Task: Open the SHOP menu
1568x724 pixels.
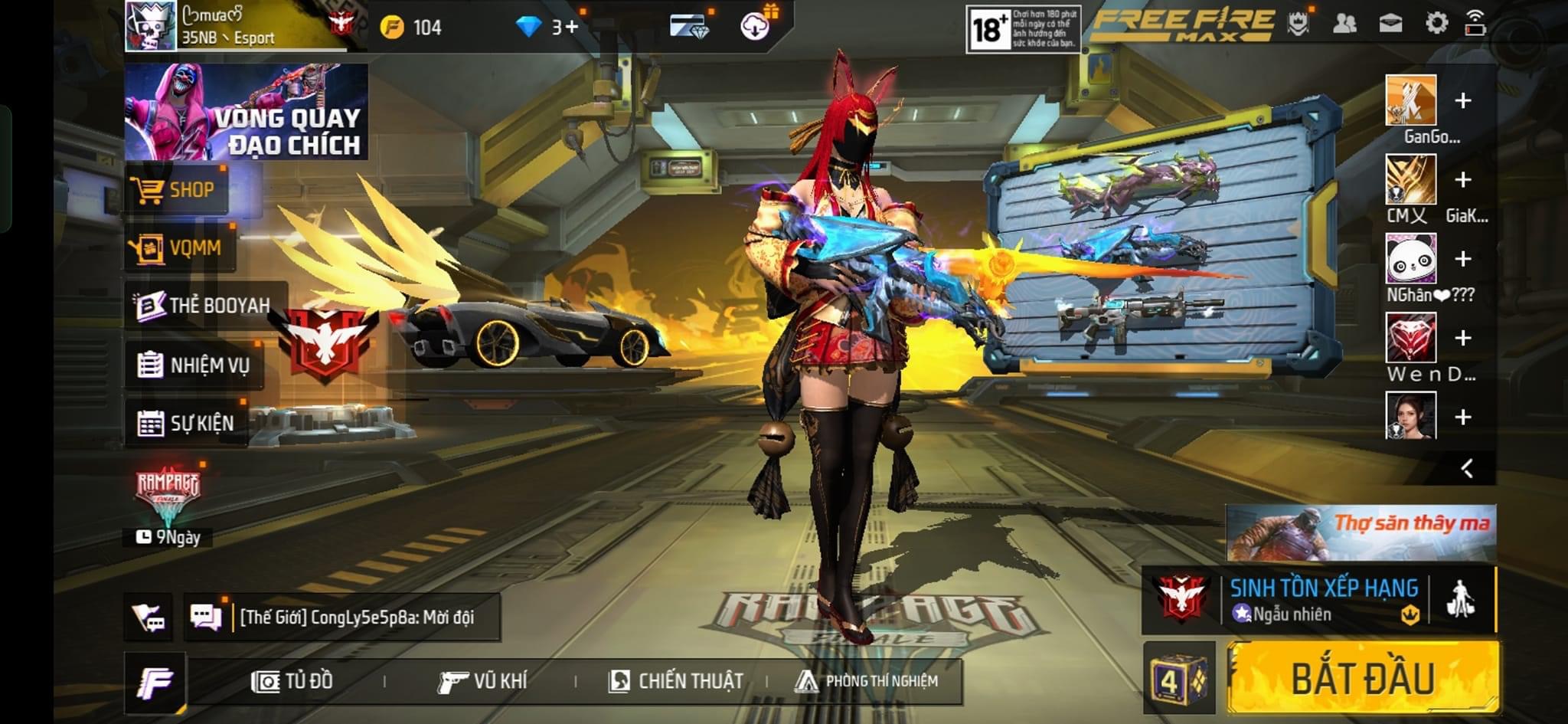Action: [x=178, y=189]
